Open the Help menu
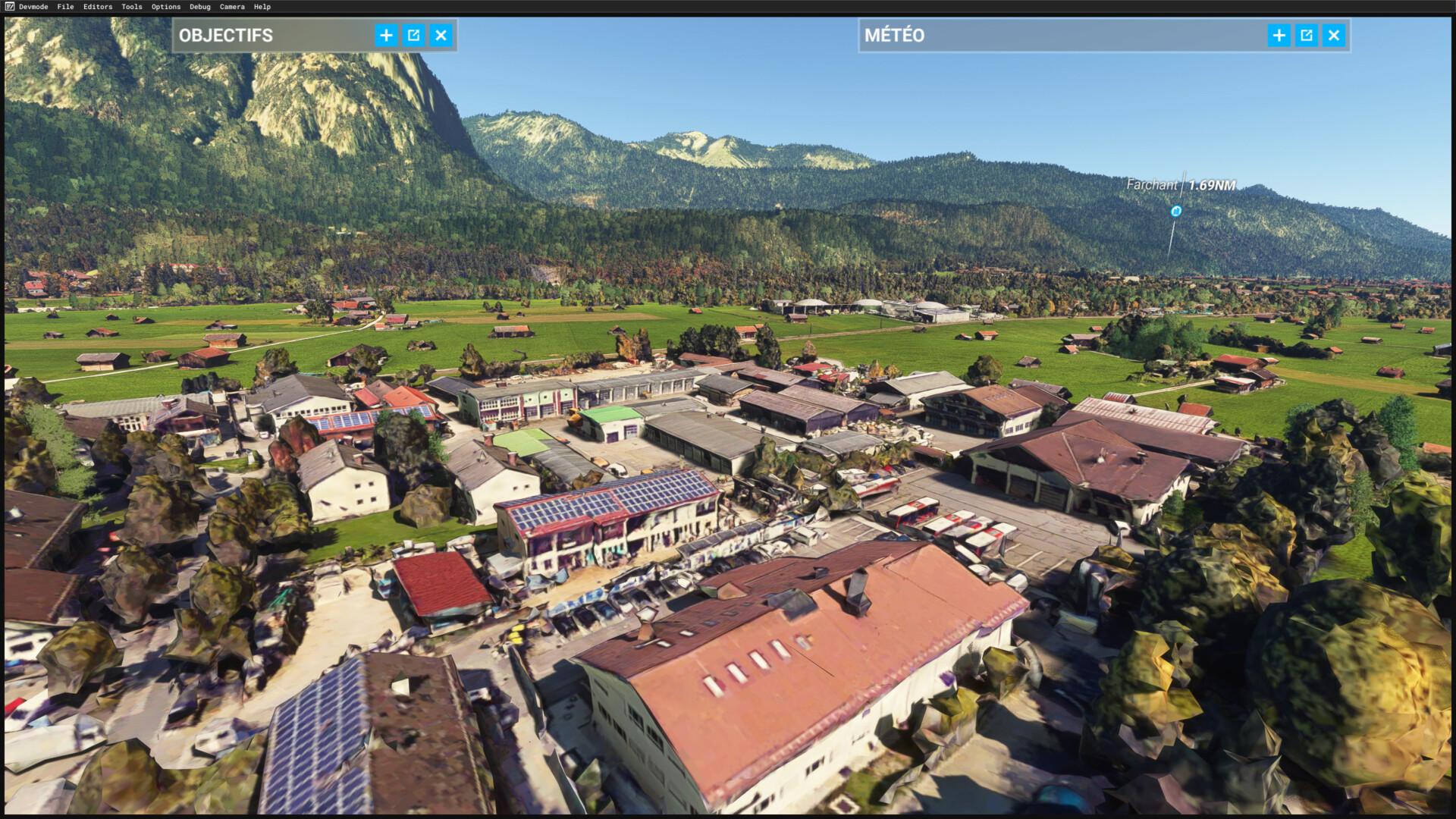 click(262, 7)
